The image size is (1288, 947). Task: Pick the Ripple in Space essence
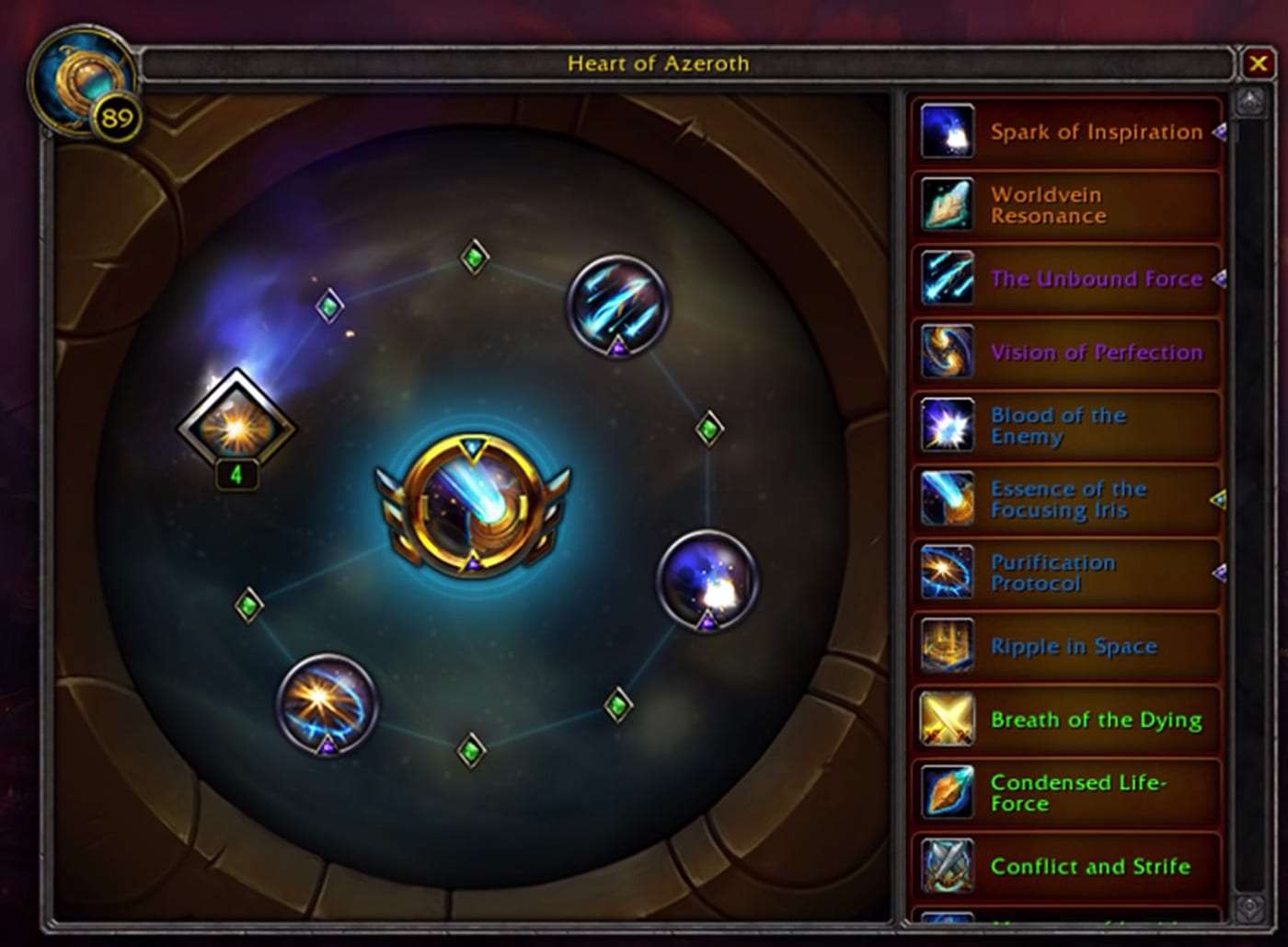(x=1065, y=647)
